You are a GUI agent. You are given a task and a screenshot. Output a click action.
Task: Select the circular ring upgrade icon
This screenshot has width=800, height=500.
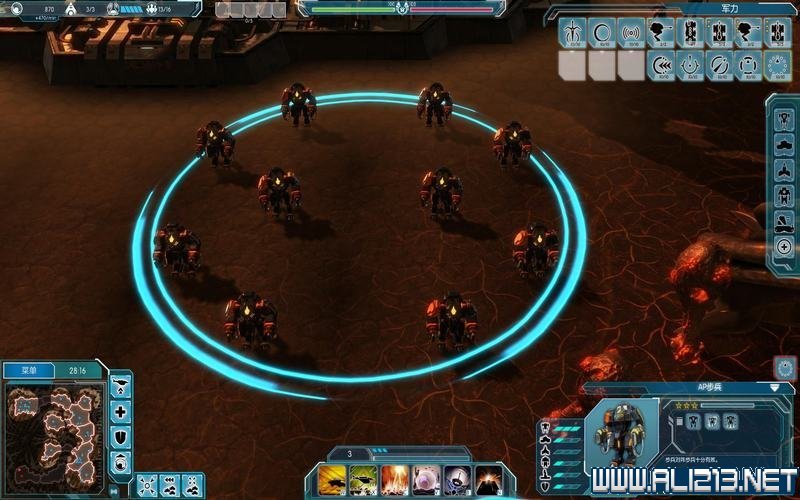(602, 33)
